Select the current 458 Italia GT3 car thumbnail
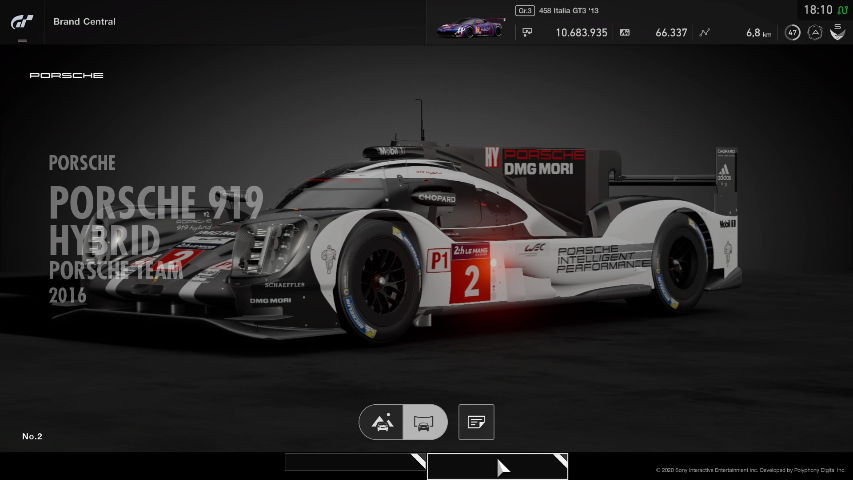 pyautogui.click(x=470, y=28)
